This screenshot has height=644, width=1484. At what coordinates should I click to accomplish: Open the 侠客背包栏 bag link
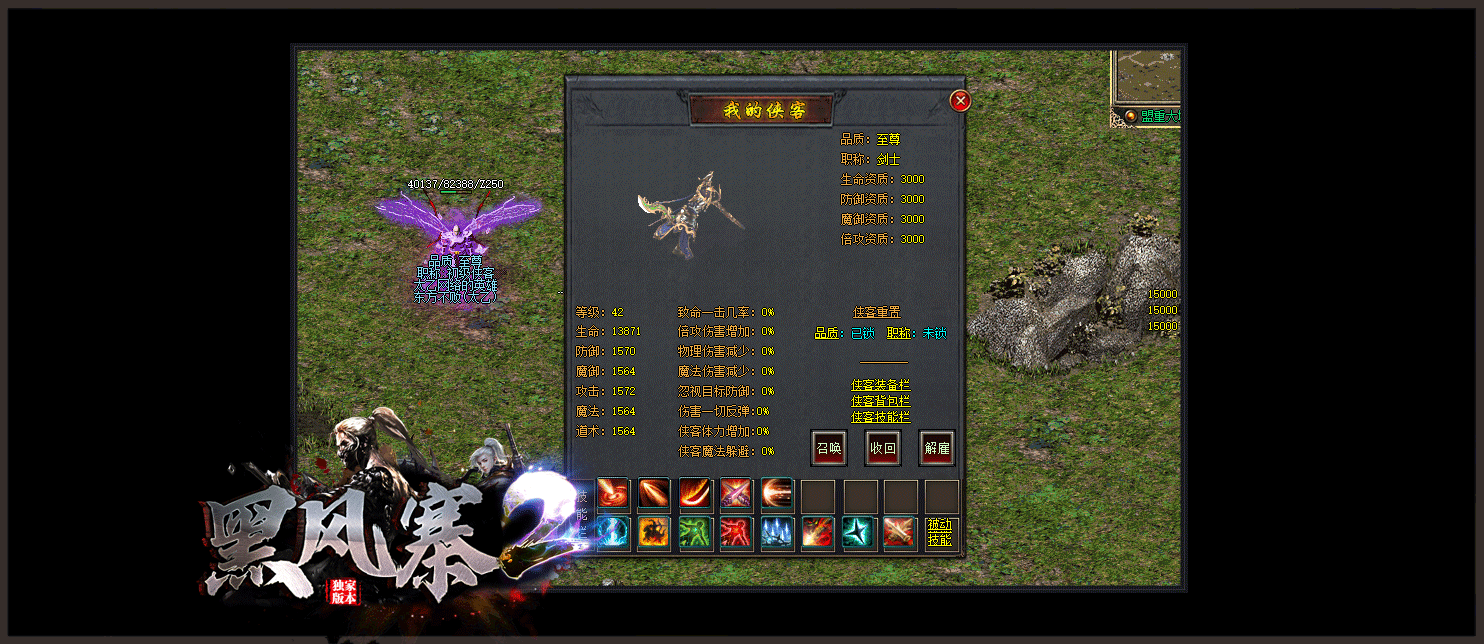point(881,401)
